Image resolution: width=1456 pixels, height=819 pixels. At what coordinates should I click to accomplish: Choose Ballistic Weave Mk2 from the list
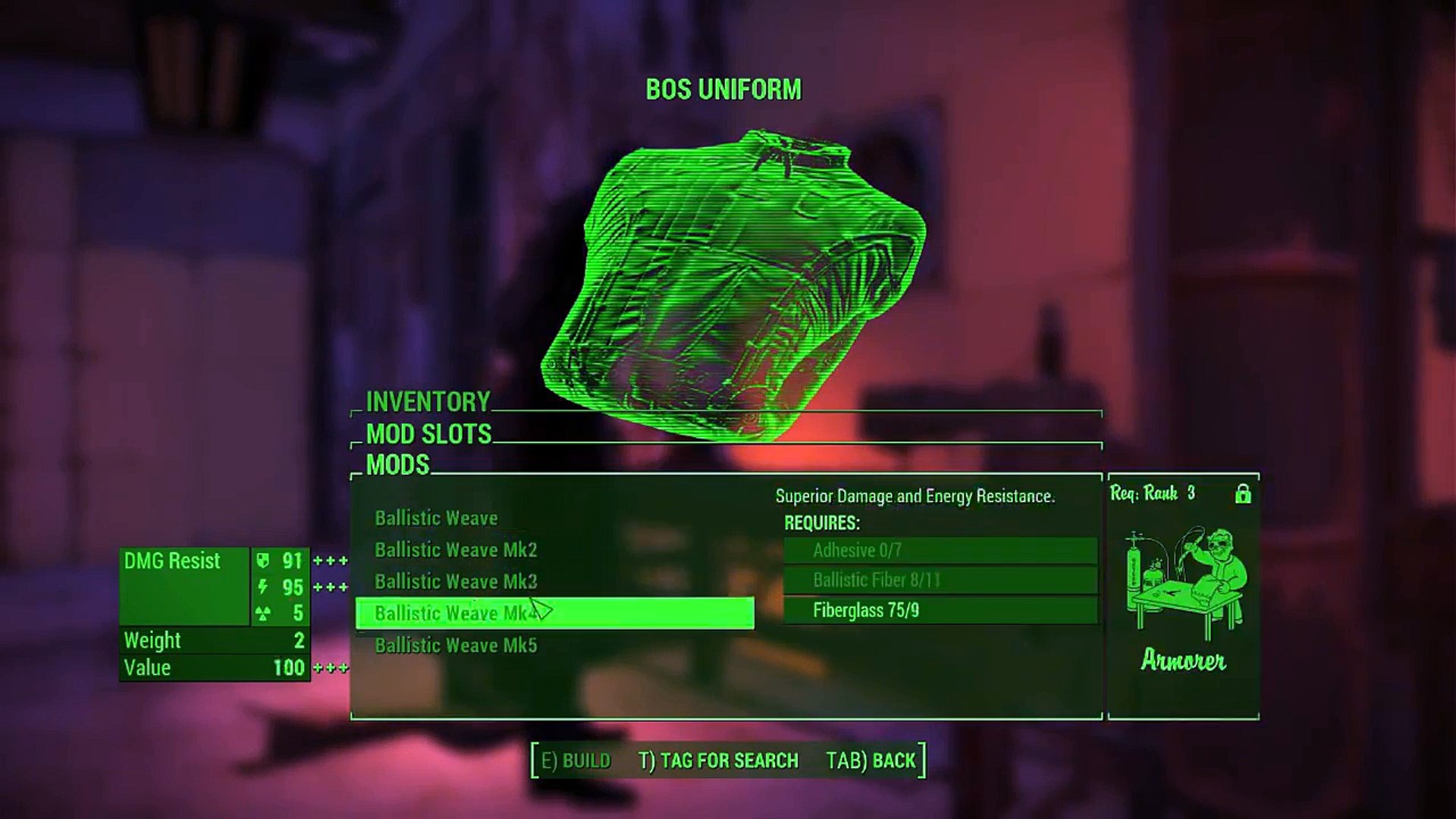tap(455, 551)
